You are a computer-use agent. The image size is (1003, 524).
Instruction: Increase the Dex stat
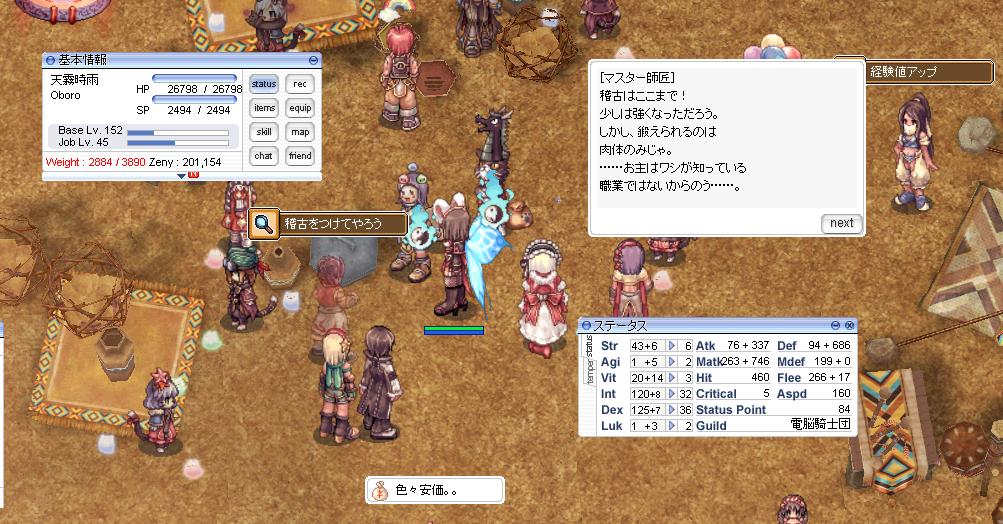(x=673, y=410)
